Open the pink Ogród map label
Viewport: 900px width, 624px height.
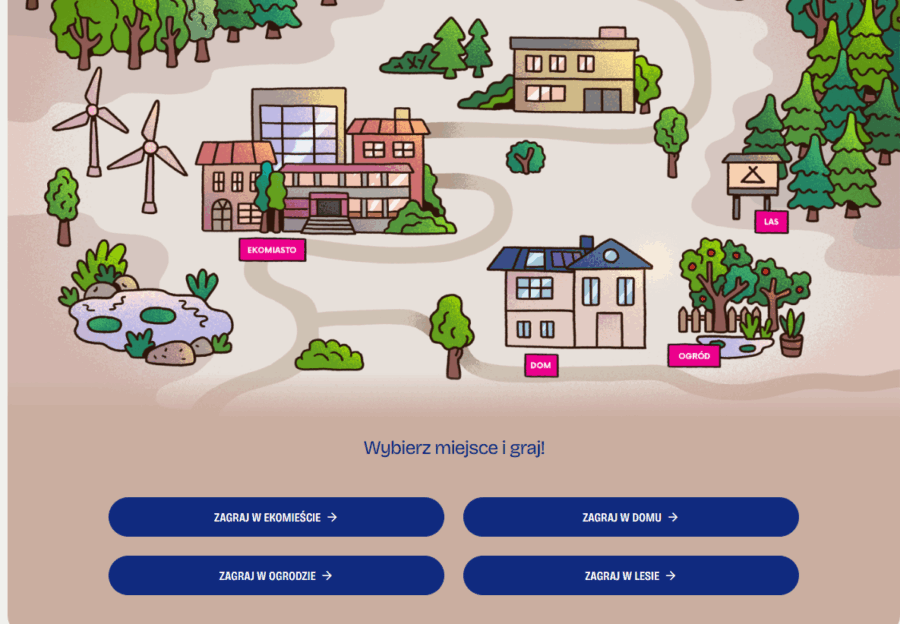coord(694,356)
